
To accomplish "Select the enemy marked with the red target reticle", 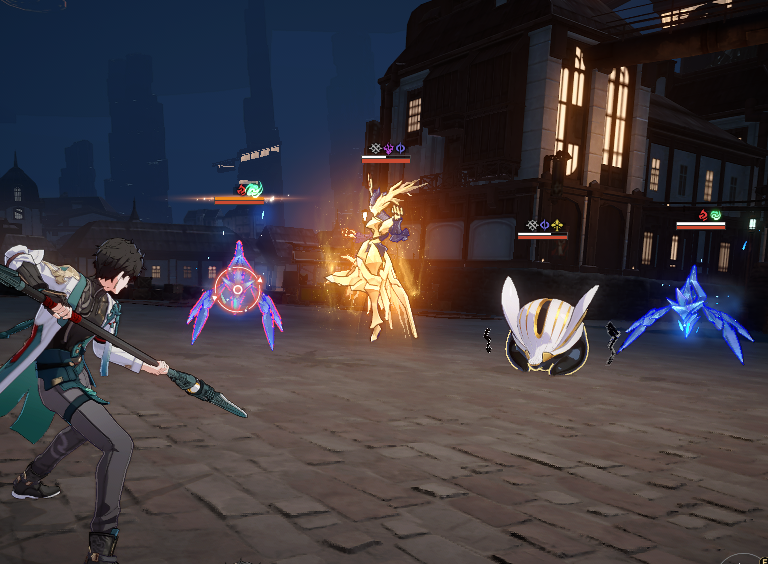I will 236,292.
